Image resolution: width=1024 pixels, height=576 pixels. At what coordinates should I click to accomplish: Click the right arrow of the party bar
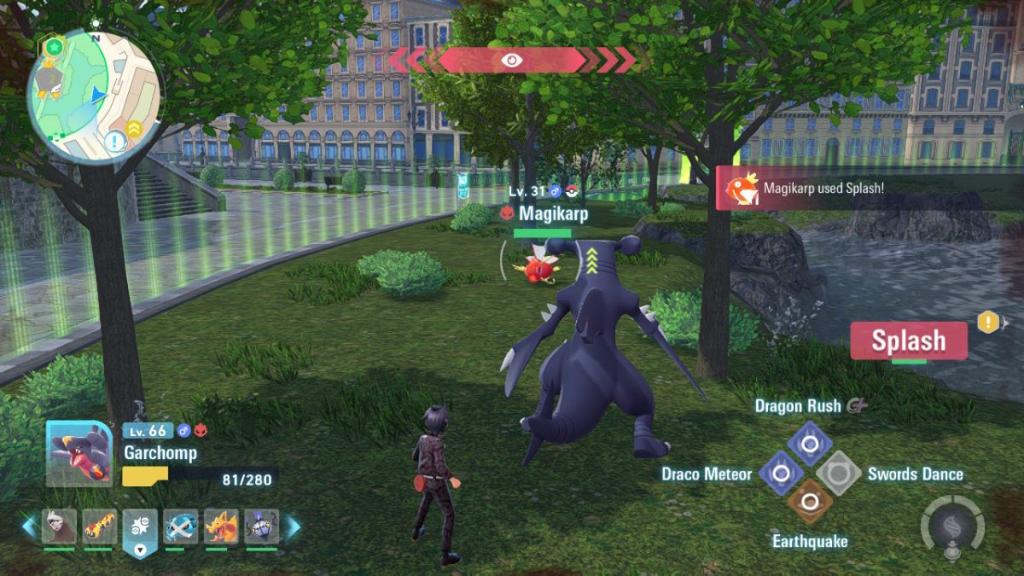point(294,527)
